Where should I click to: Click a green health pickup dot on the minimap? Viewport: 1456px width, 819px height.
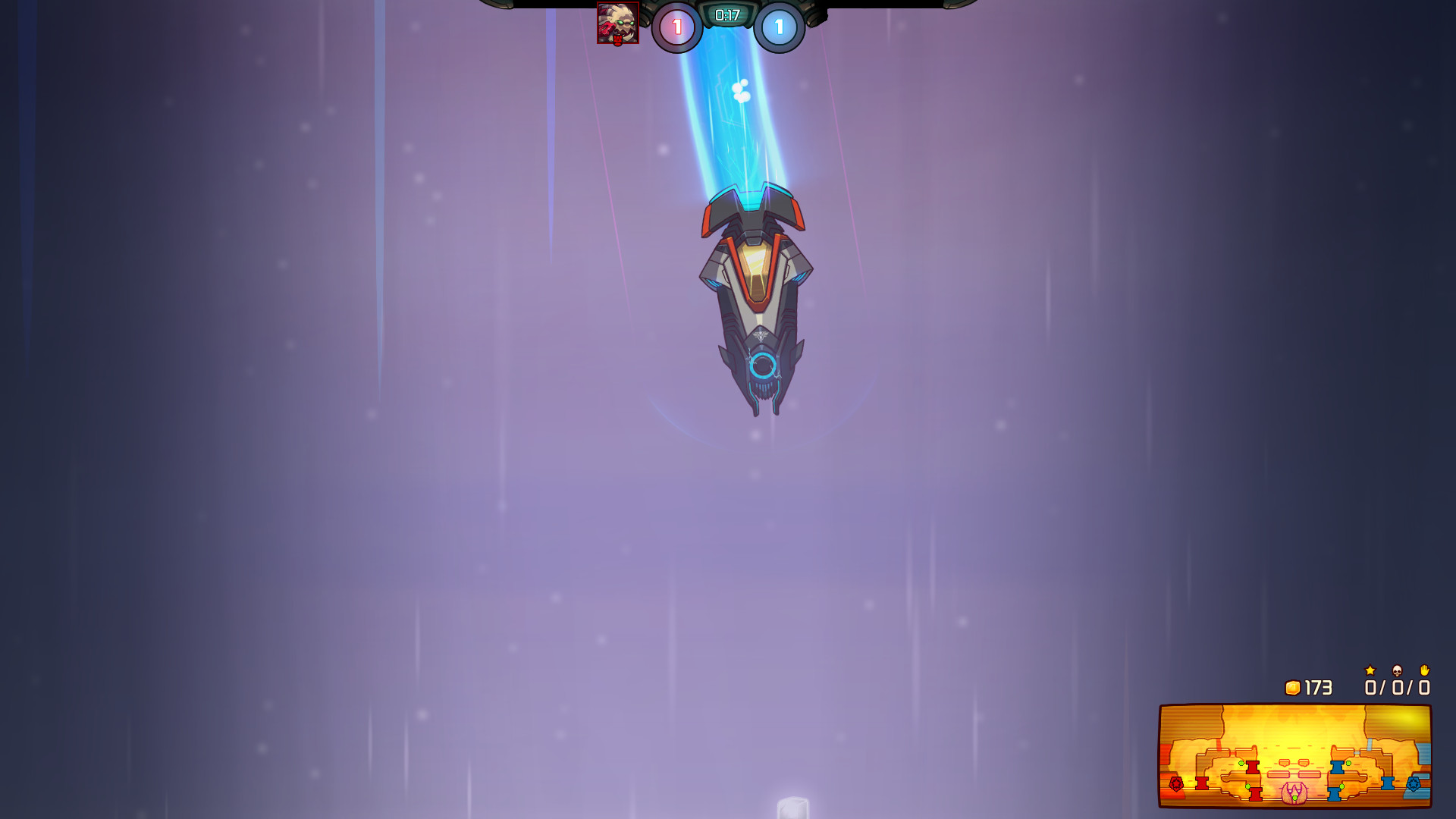1241,763
